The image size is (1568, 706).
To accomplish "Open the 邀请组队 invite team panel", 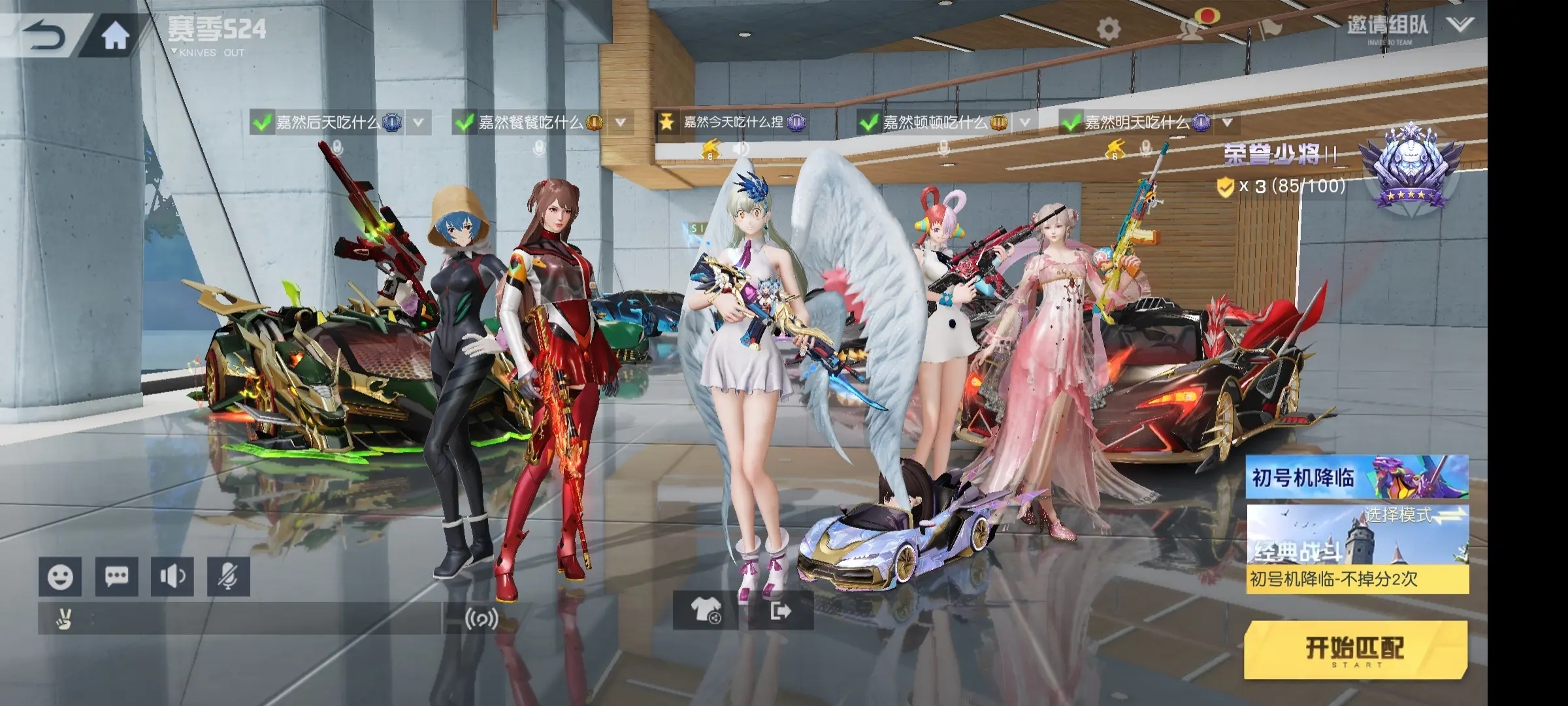I will point(1388,27).
